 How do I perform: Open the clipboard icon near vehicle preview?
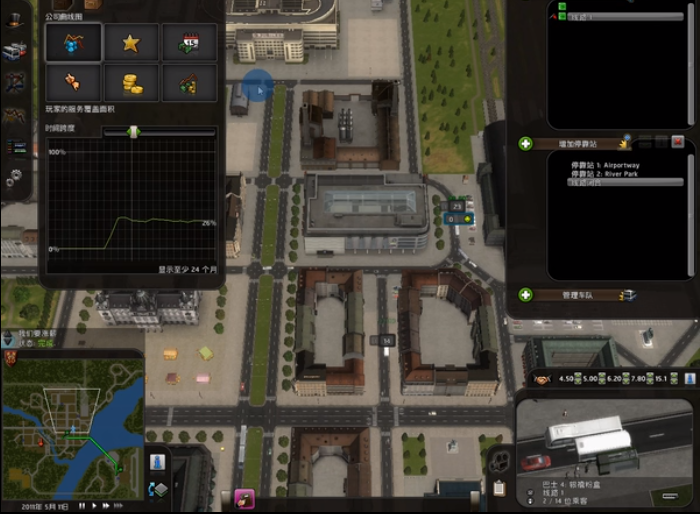click(x=499, y=488)
